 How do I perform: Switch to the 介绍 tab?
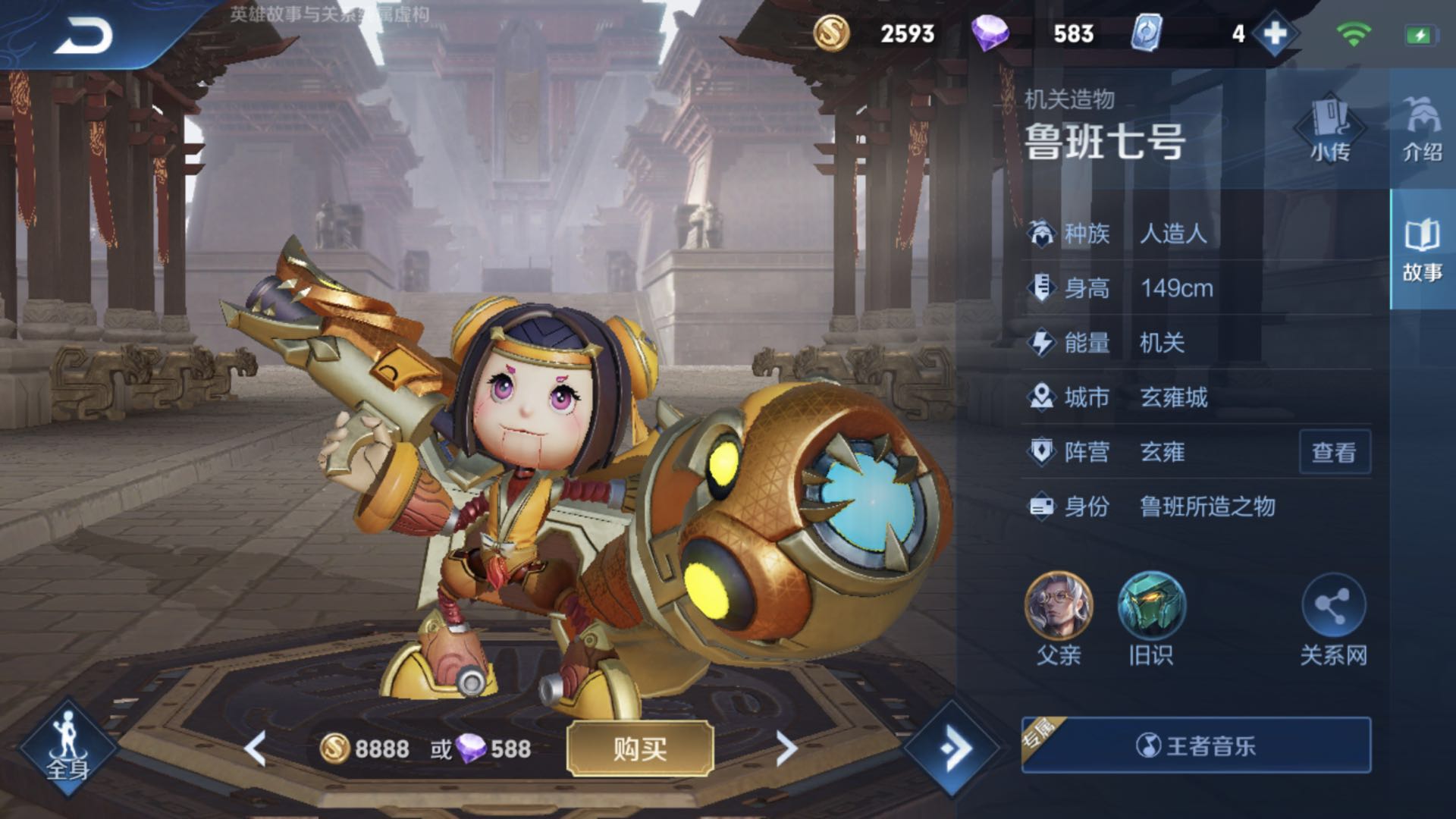1422,129
